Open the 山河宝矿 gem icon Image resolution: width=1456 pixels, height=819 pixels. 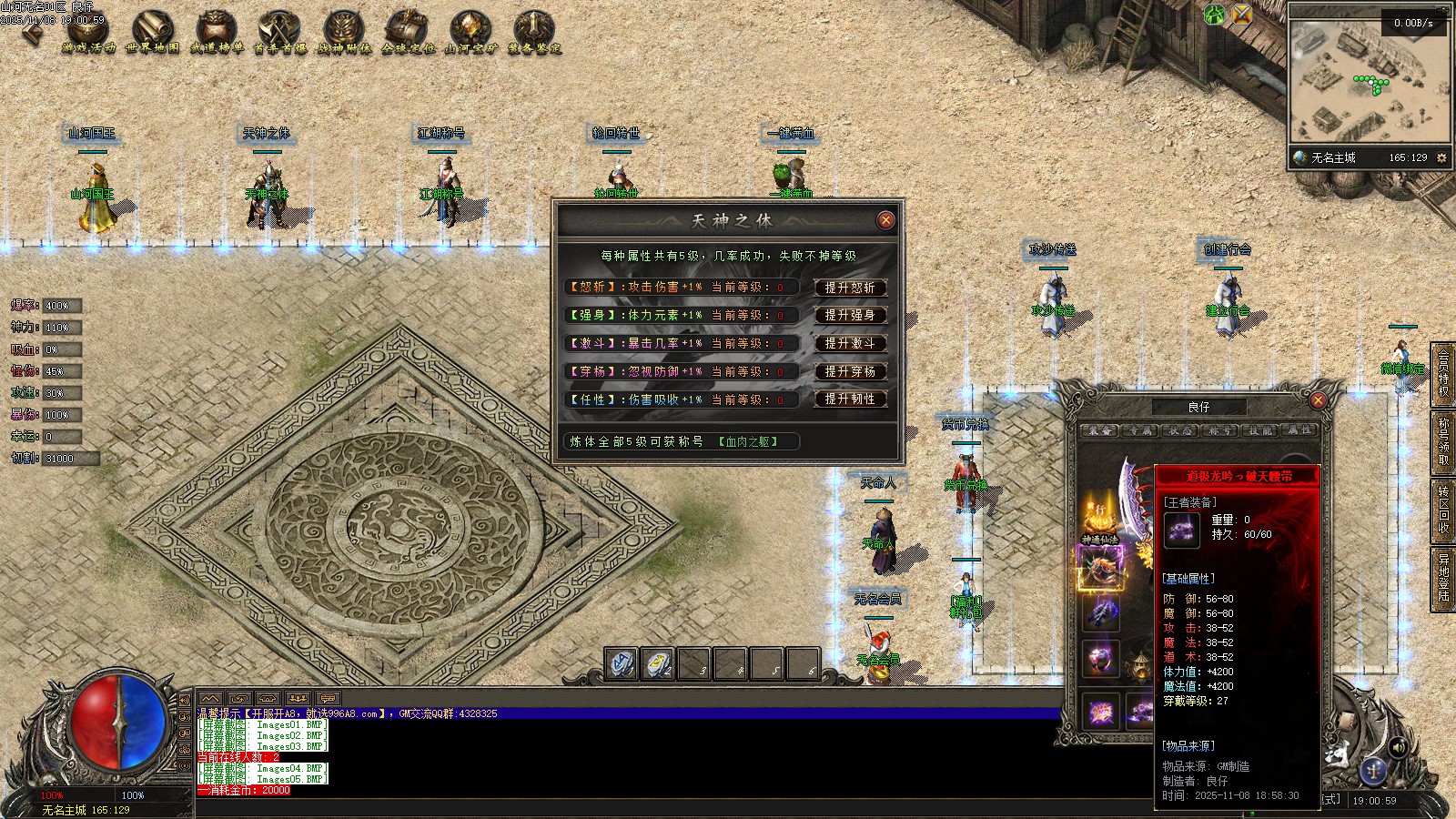tap(470, 32)
